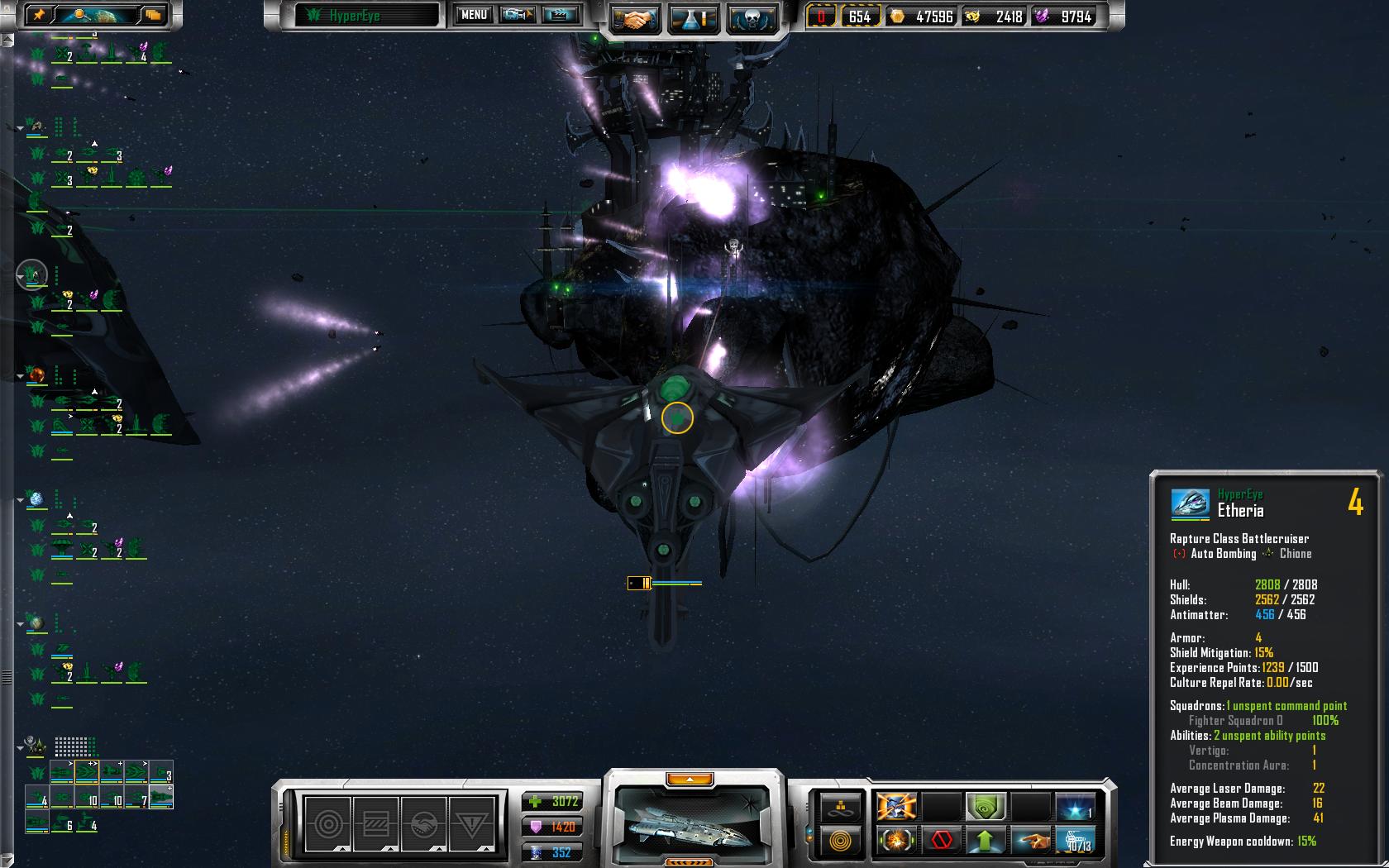This screenshot has width=1389, height=868.
Task: Click the pin icon in the top-left panel
Action: [41, 14]
